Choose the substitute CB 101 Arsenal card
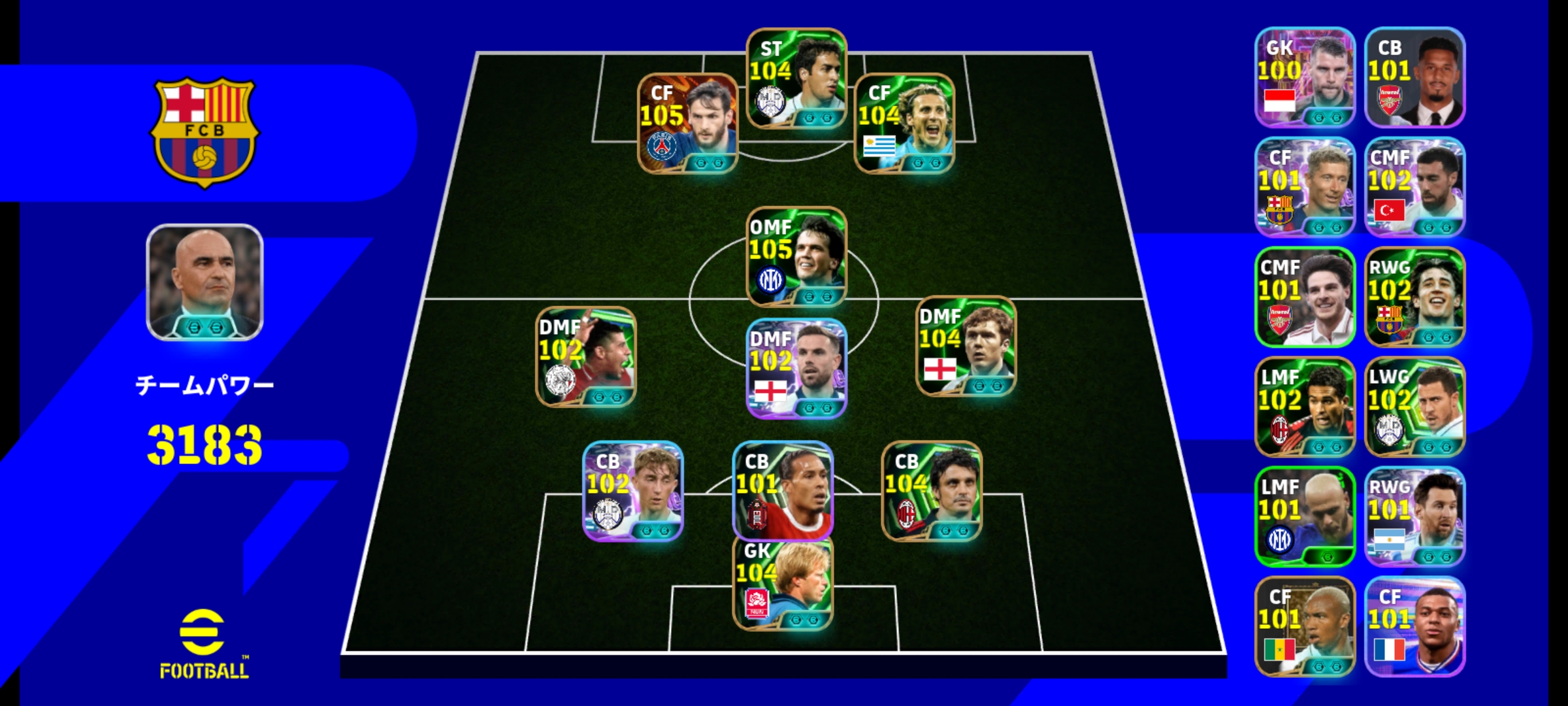1568x706 pixels. (x=1414, y=77)
